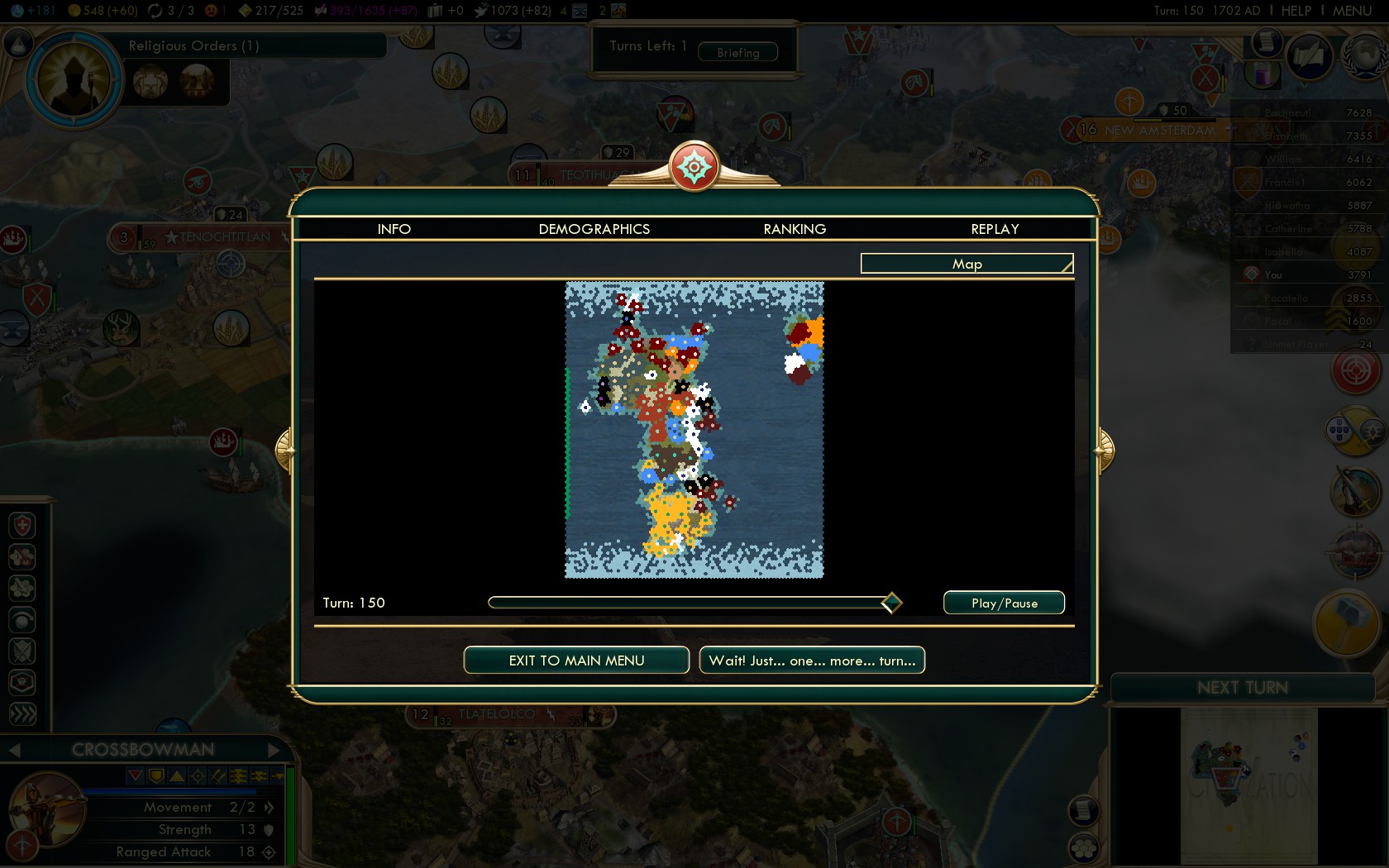This screenshot has width=1389, height=868.
Task: Open the top-bar MENU
Action: click(x=1352, y=11)
